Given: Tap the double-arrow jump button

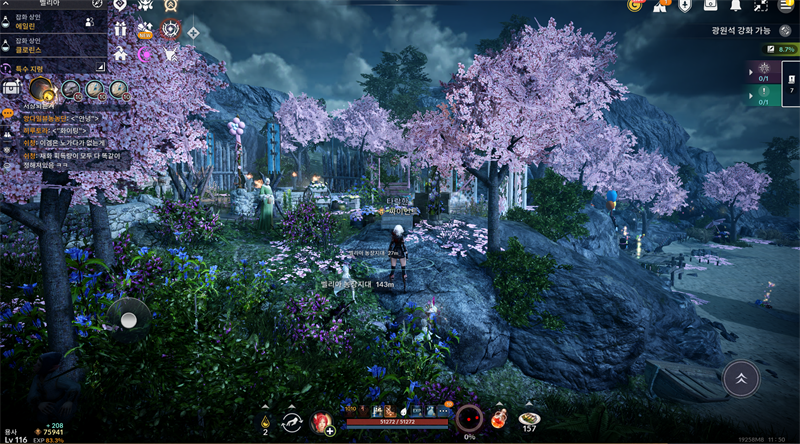Looking at the screenshot, I should tap(739, 379).
